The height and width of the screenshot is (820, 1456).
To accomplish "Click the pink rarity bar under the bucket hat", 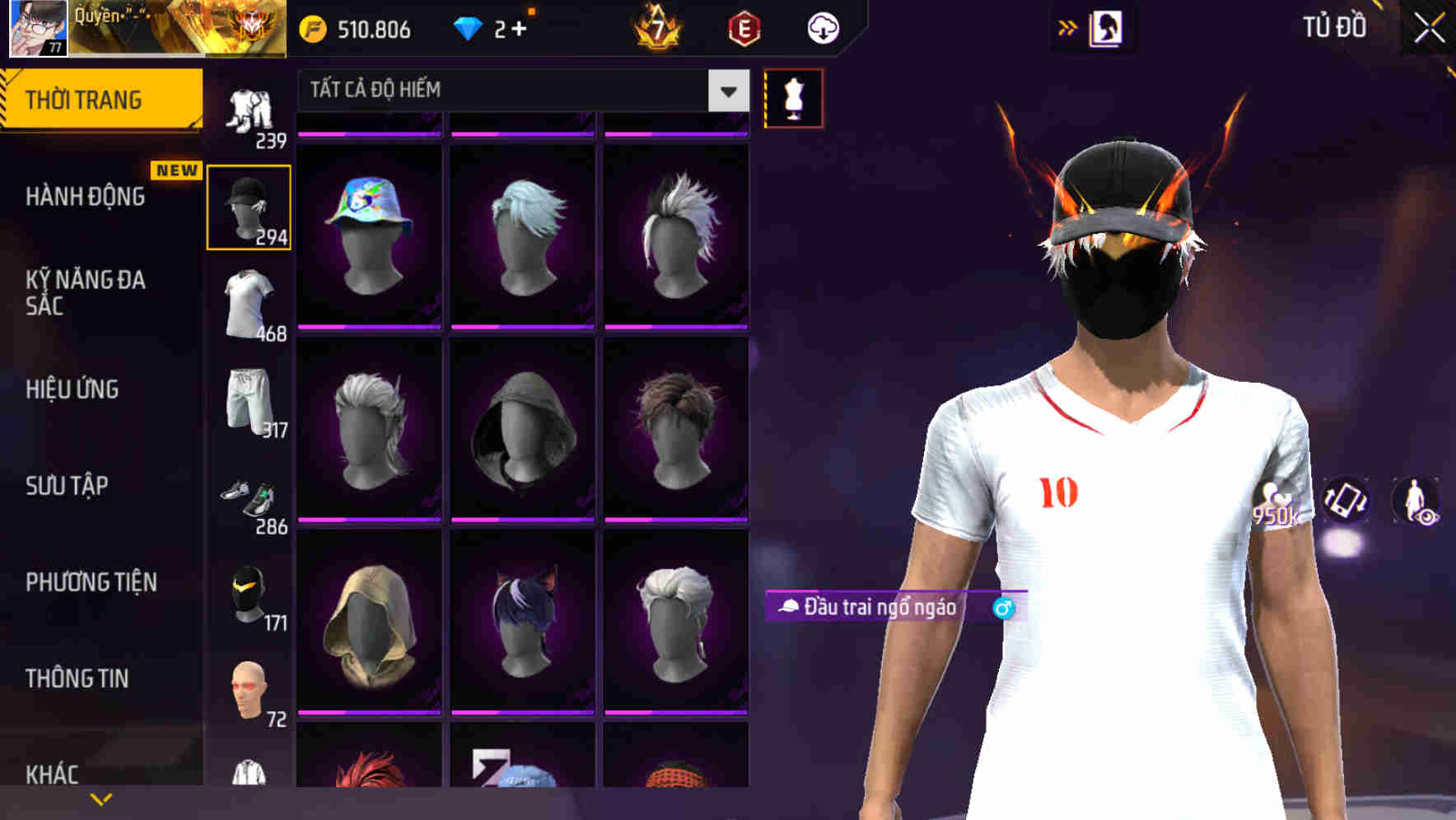I will (x=368, y=327).
